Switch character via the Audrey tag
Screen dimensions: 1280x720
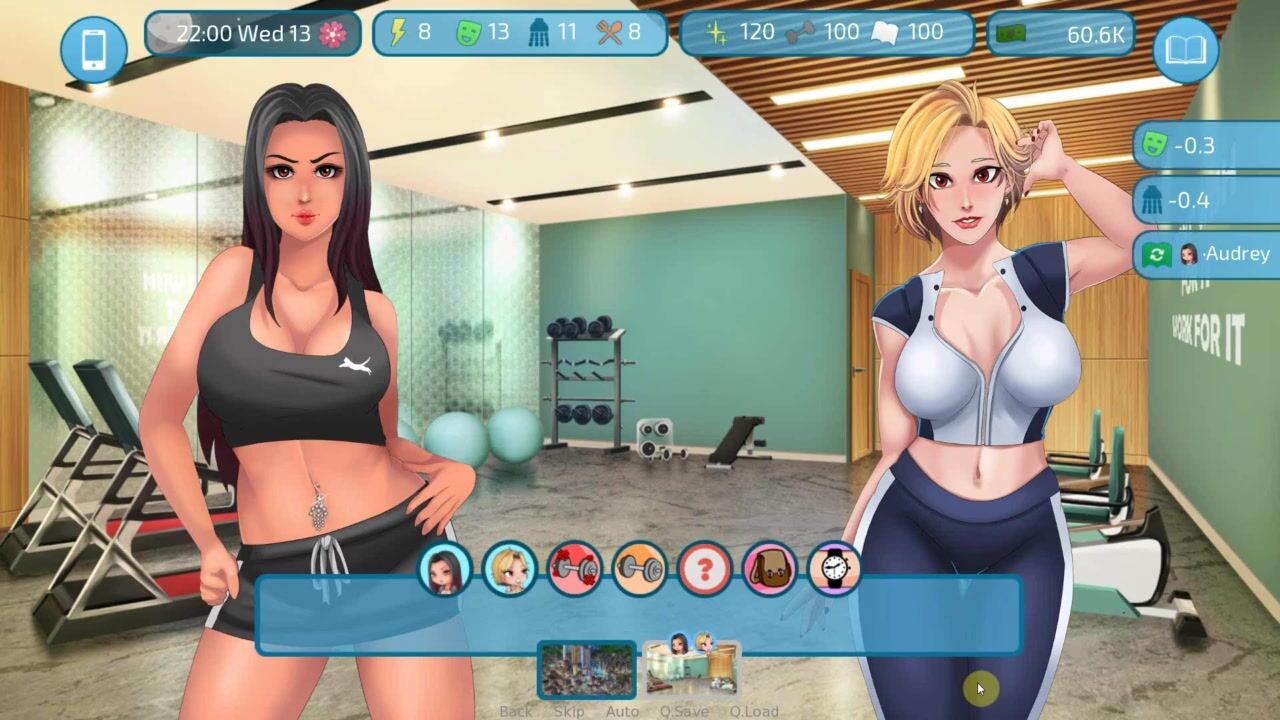click(1208, 254)
